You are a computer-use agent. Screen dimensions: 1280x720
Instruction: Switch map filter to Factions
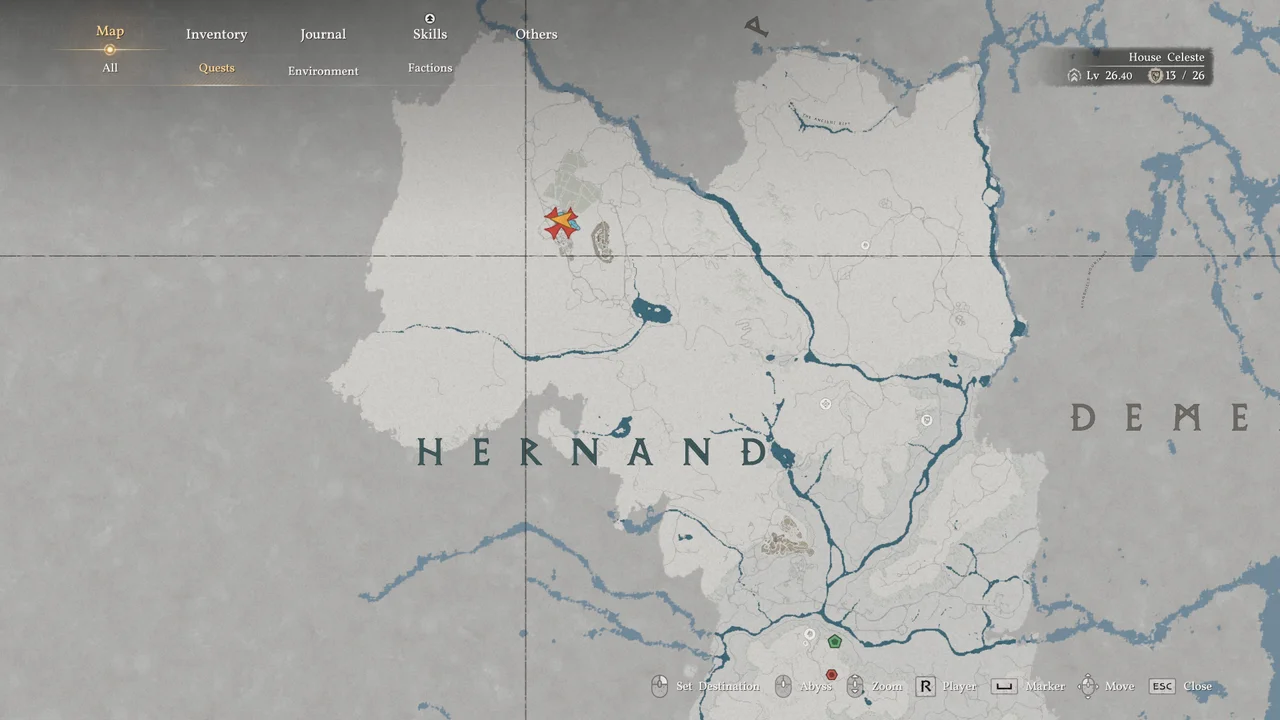(430, 68)
